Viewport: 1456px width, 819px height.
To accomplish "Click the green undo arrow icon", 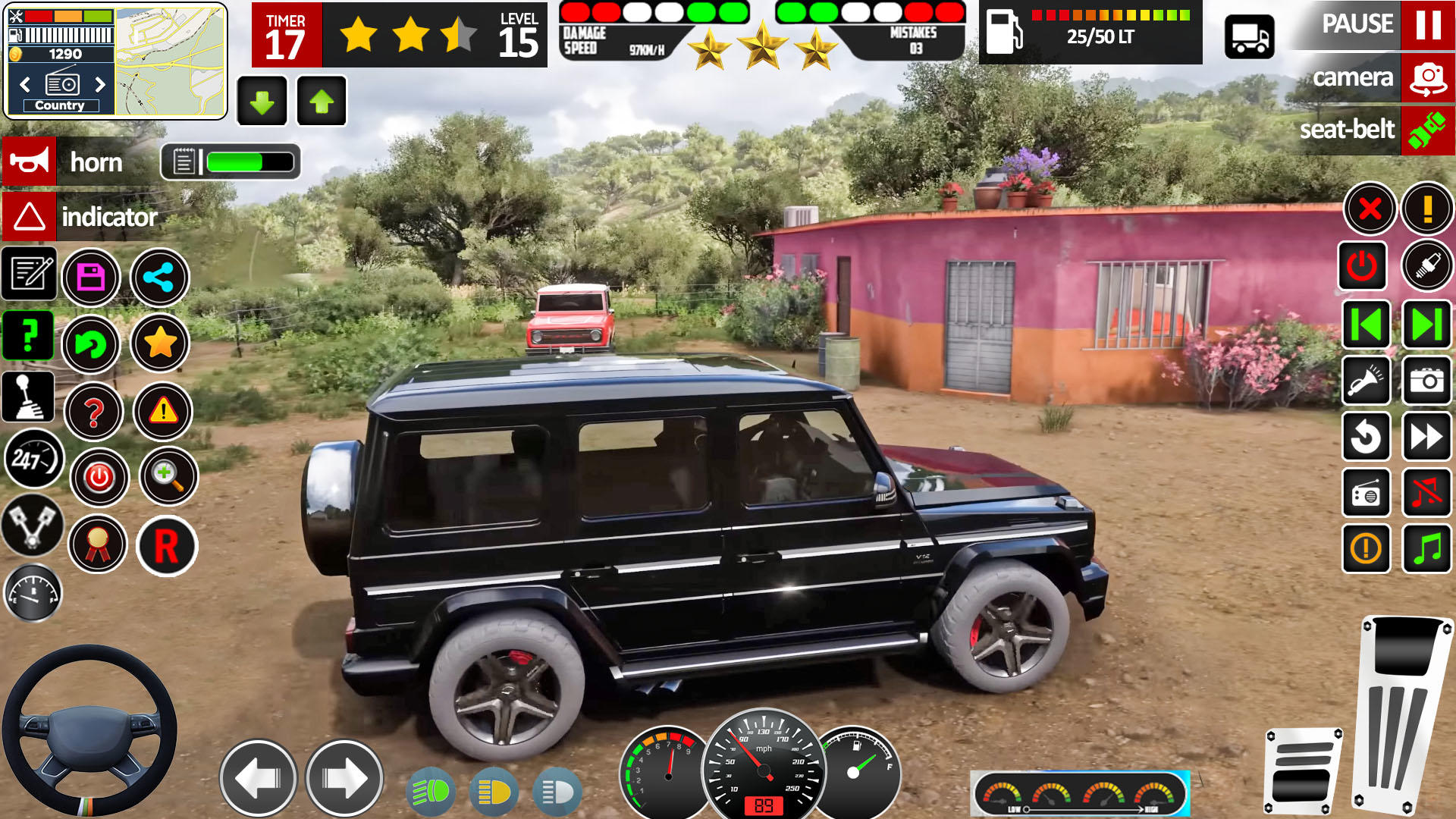I will [x=92, y=345].
